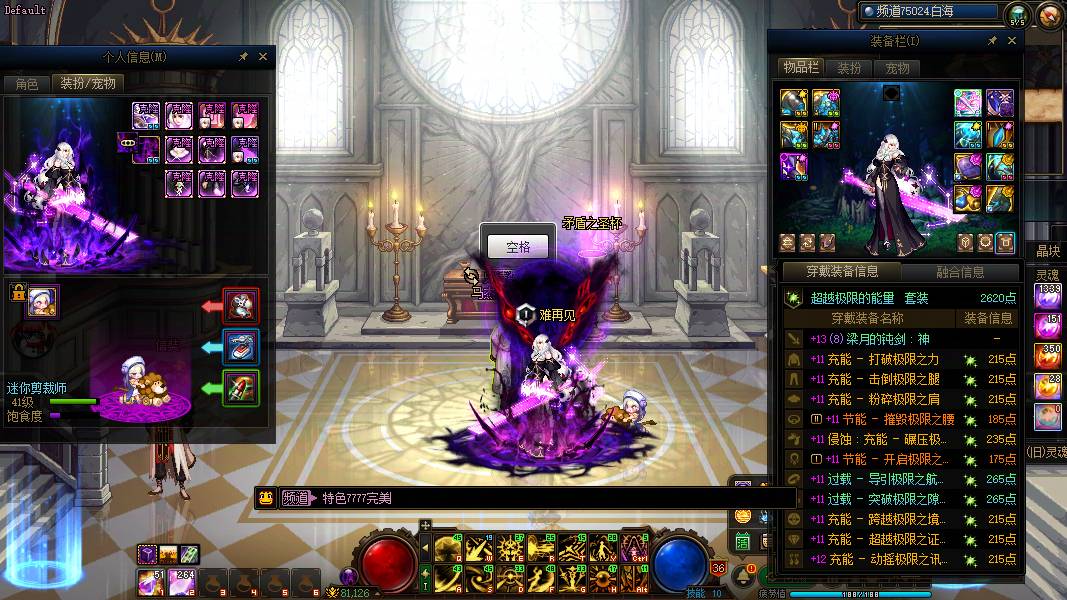Click the pet portrait slot under the lock
1067x600 pixels.
[42, 300]
